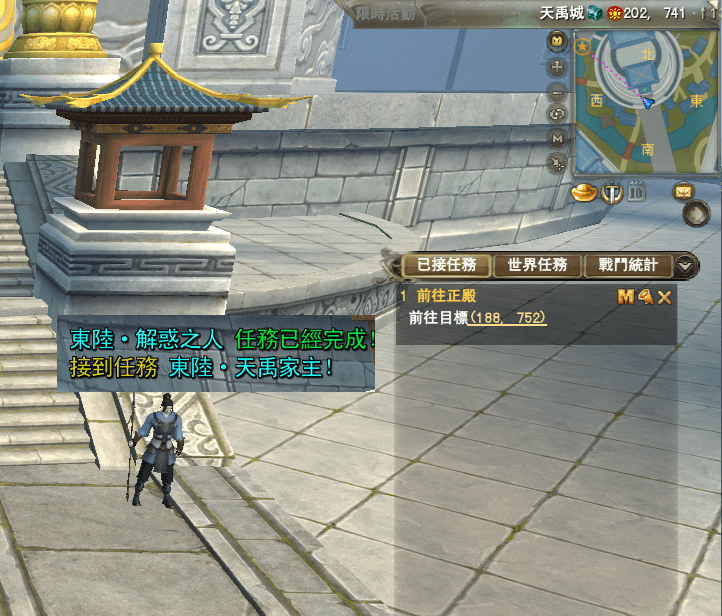
Task: Collapse the quest tracker with the arrow button
Action: pyautogui.click(x=686, y=265)
